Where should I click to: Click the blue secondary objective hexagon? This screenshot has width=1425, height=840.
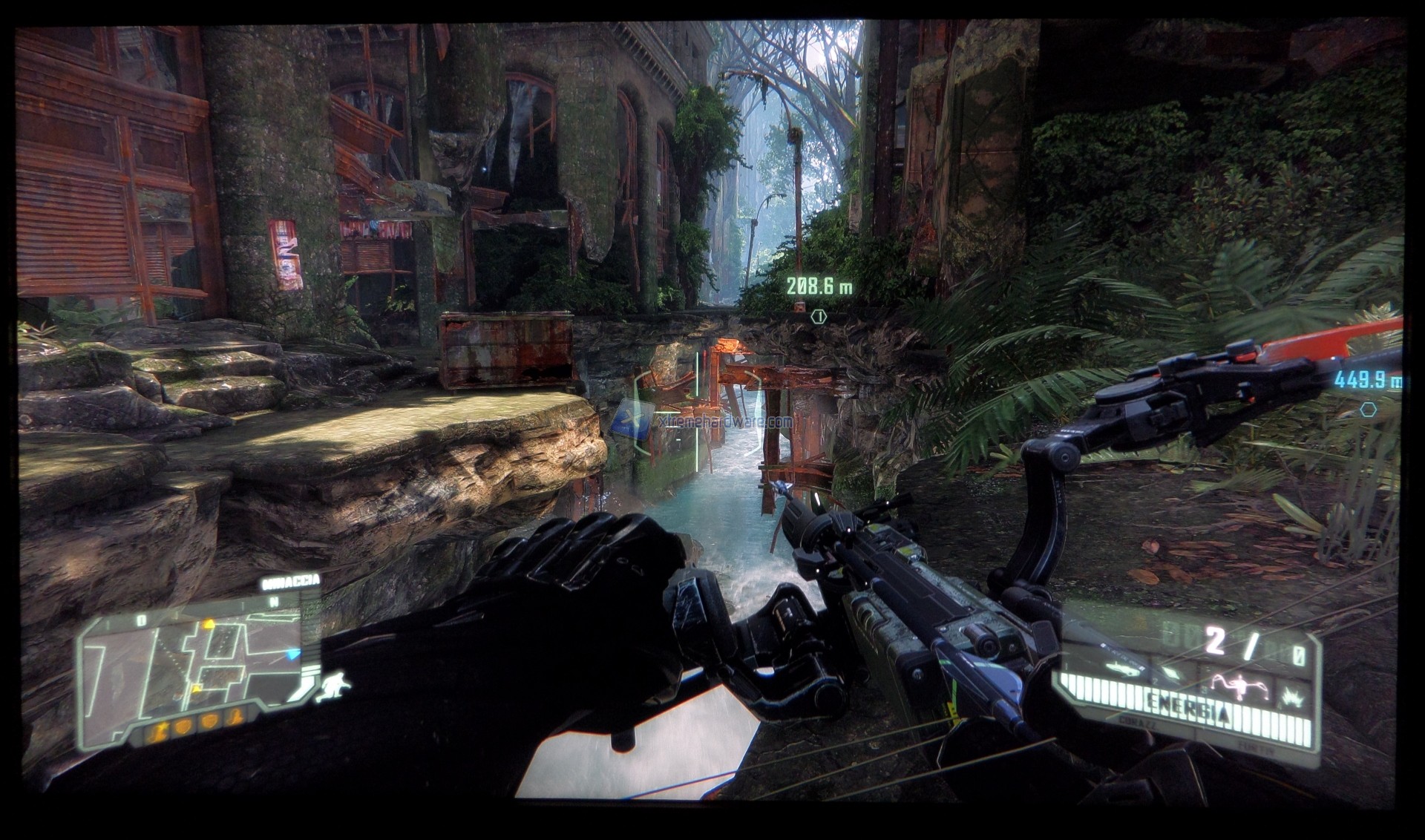coord(1369,409)
